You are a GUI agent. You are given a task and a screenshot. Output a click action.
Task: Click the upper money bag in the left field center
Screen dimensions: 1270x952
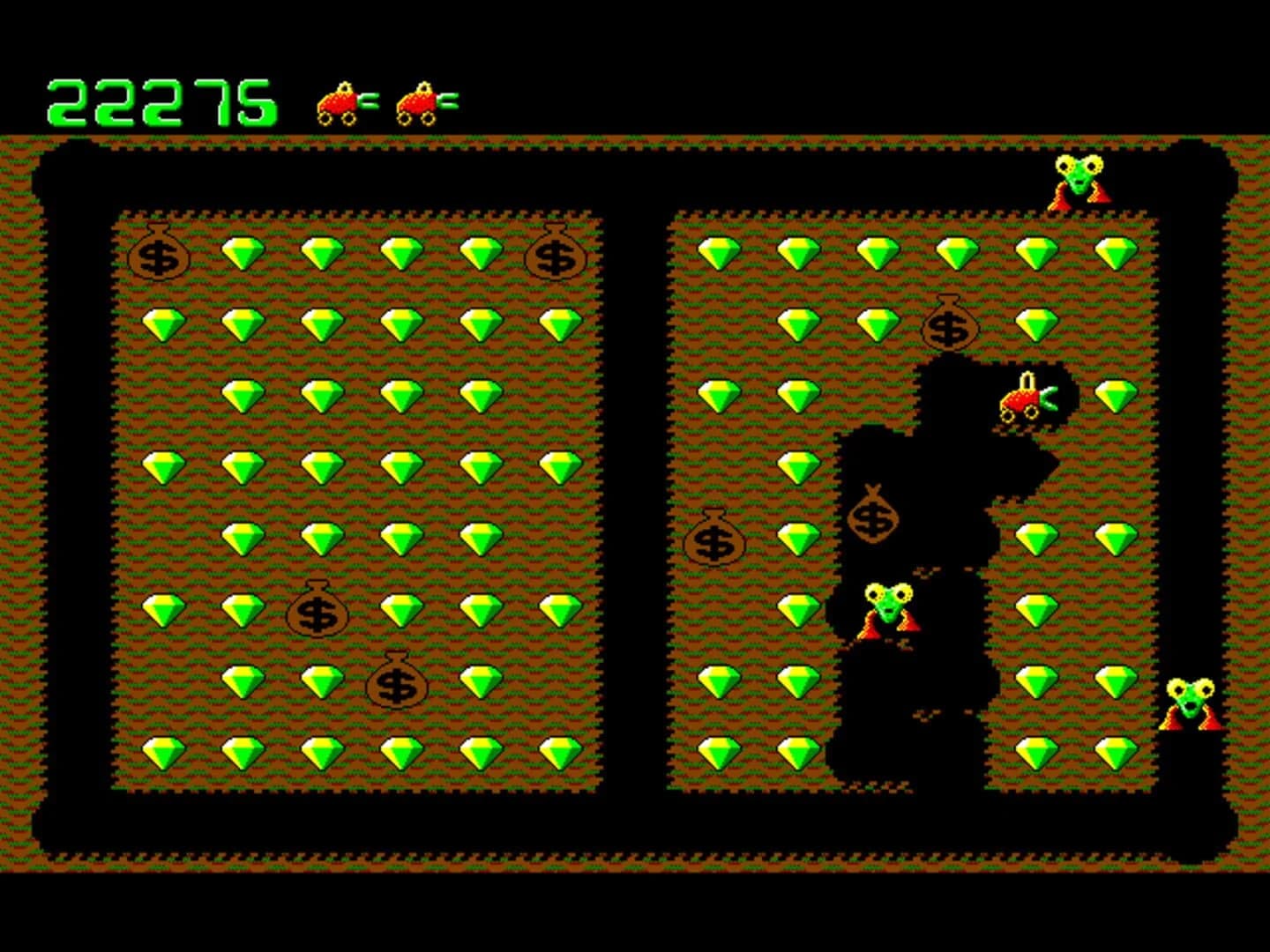pos(315,612)
